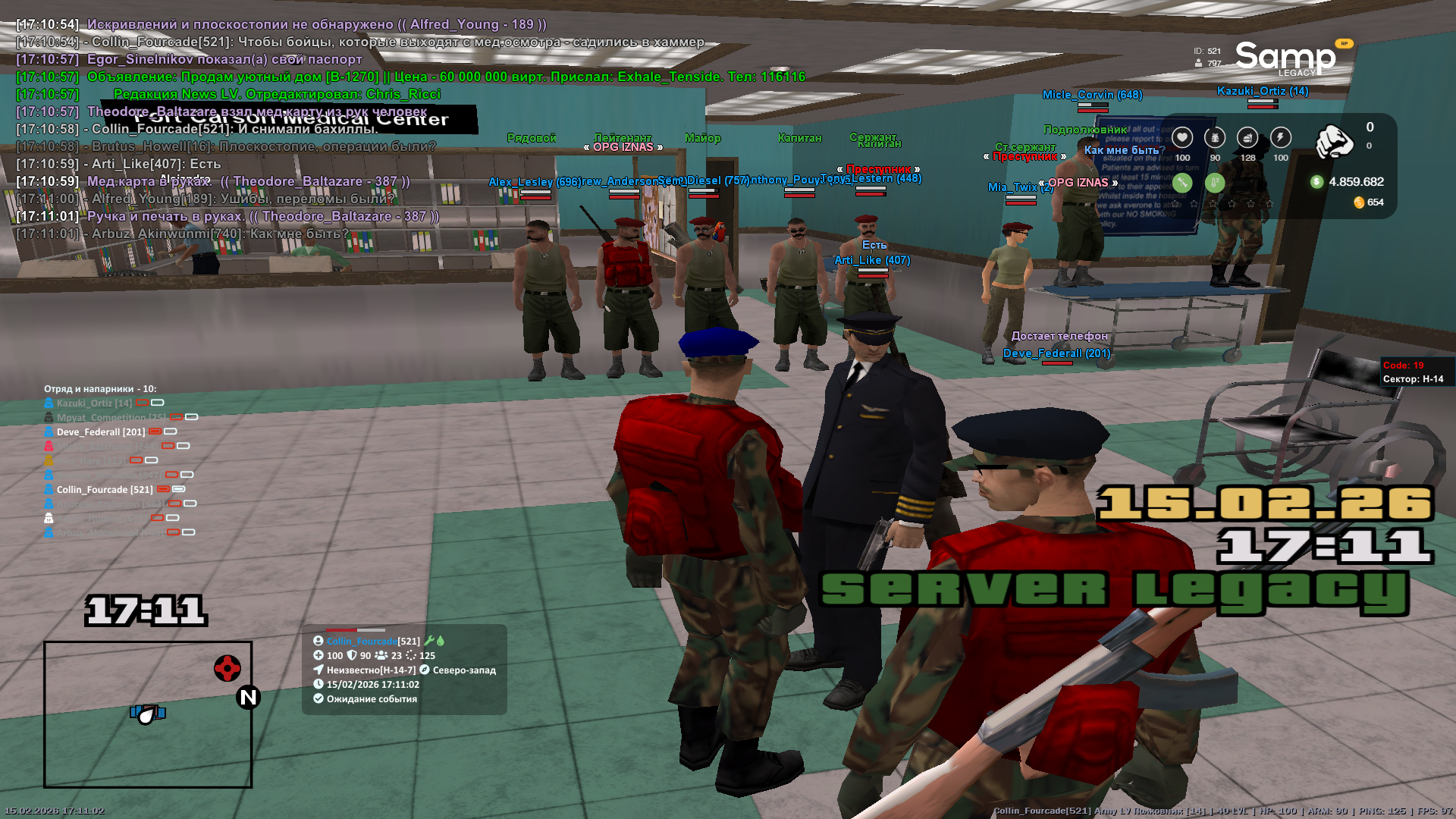Click the heart health icon
Image resolution: width=1456 pixels, height=819 pixels.
click(x=1181, y=137)
